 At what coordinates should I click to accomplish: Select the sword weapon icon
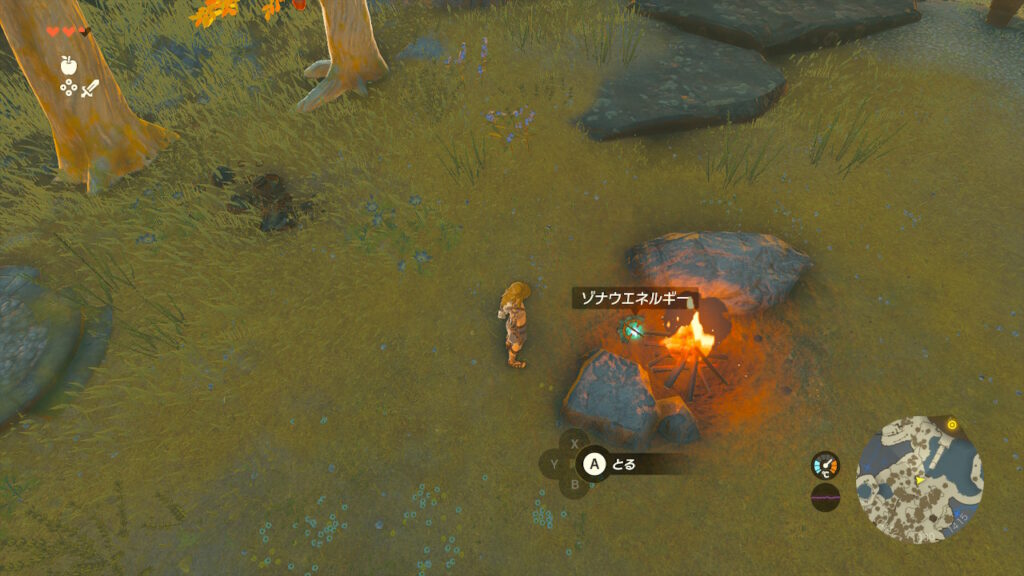pyautogui.click(x=90, y=88)
